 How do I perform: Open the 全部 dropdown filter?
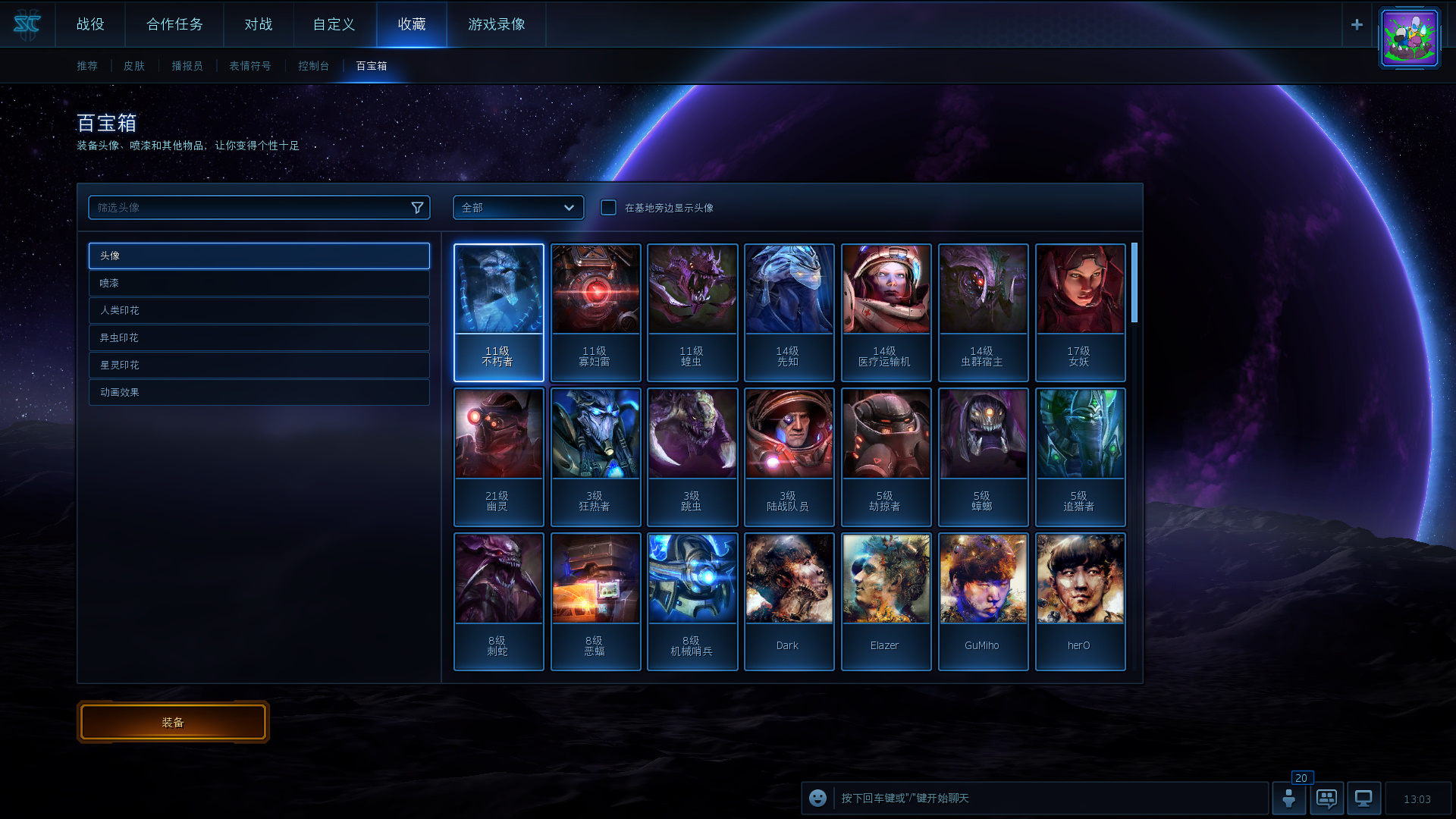tap(518, 208)
